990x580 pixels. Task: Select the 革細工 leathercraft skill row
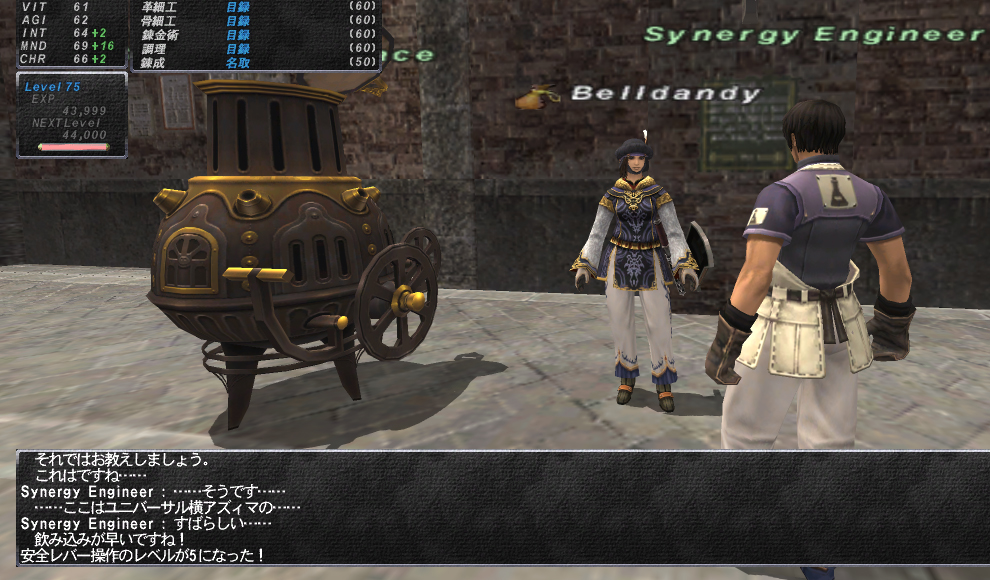255,6
